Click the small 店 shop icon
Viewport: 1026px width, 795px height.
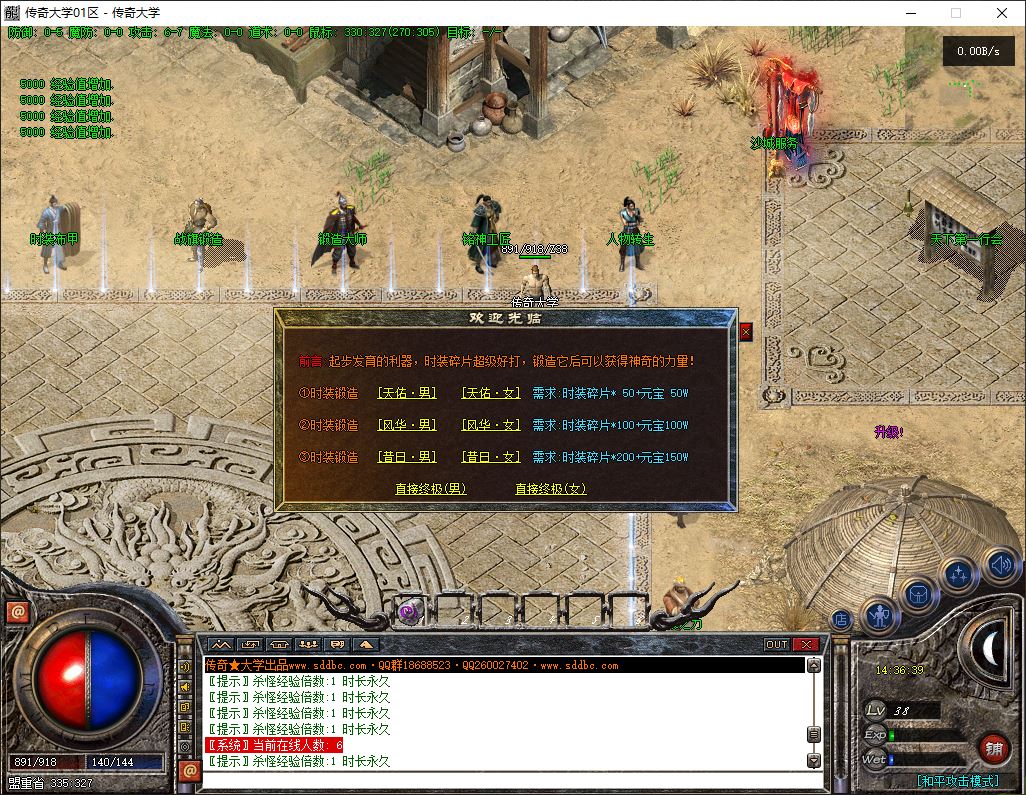841,620
